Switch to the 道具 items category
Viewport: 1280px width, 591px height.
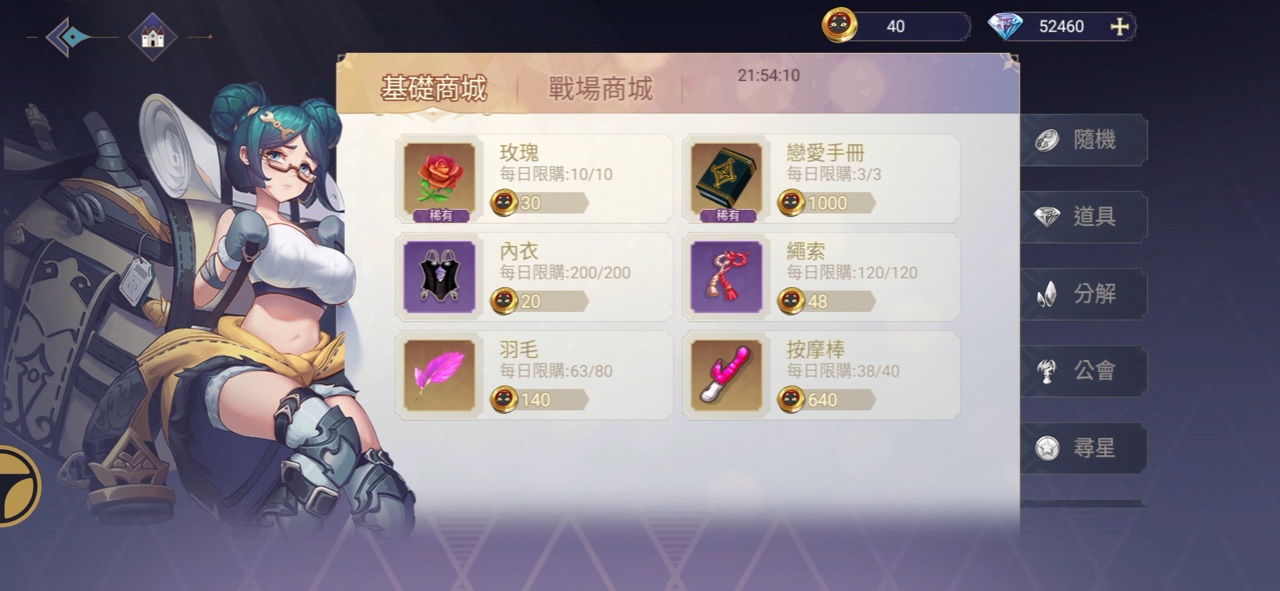(1084, 217)
